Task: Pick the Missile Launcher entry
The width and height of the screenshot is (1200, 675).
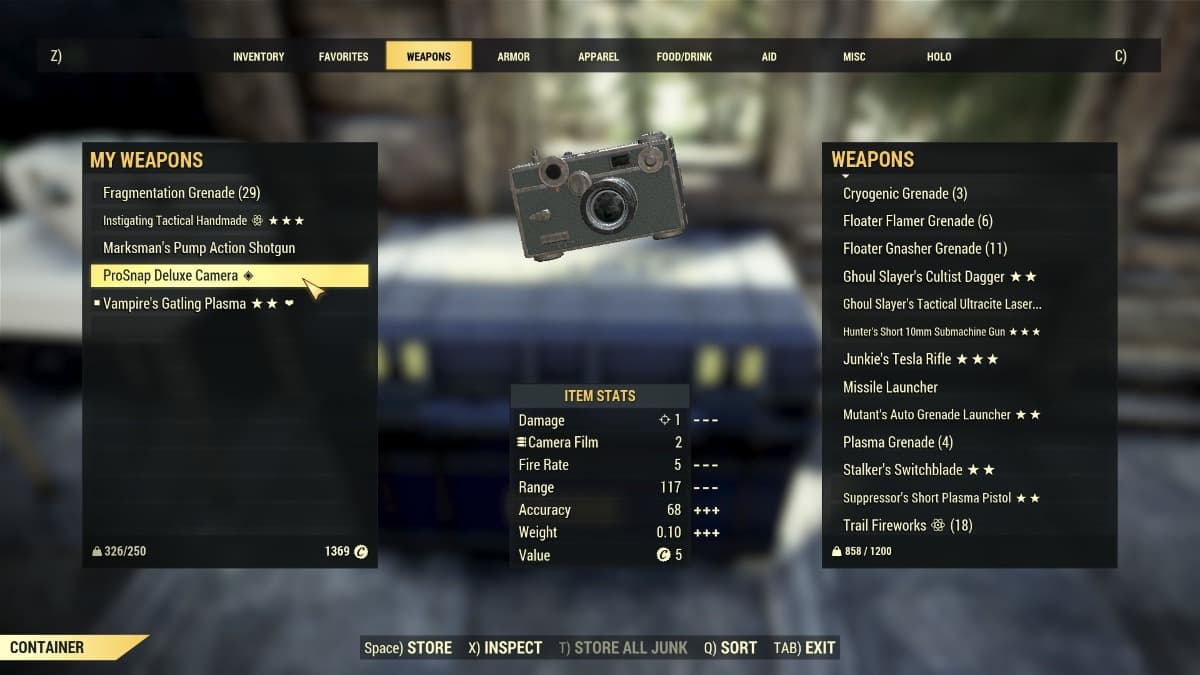Action: (890, 387)
